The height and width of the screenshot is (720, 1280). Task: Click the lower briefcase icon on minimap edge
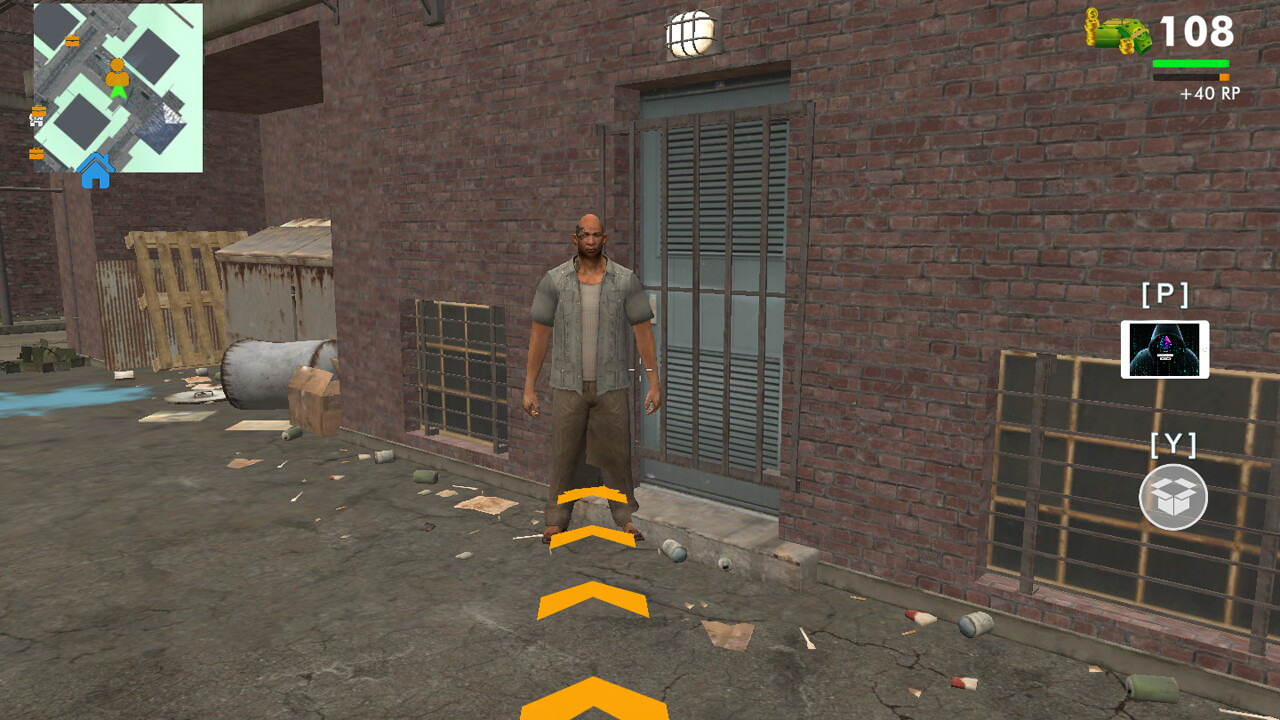tap(37, 153)
